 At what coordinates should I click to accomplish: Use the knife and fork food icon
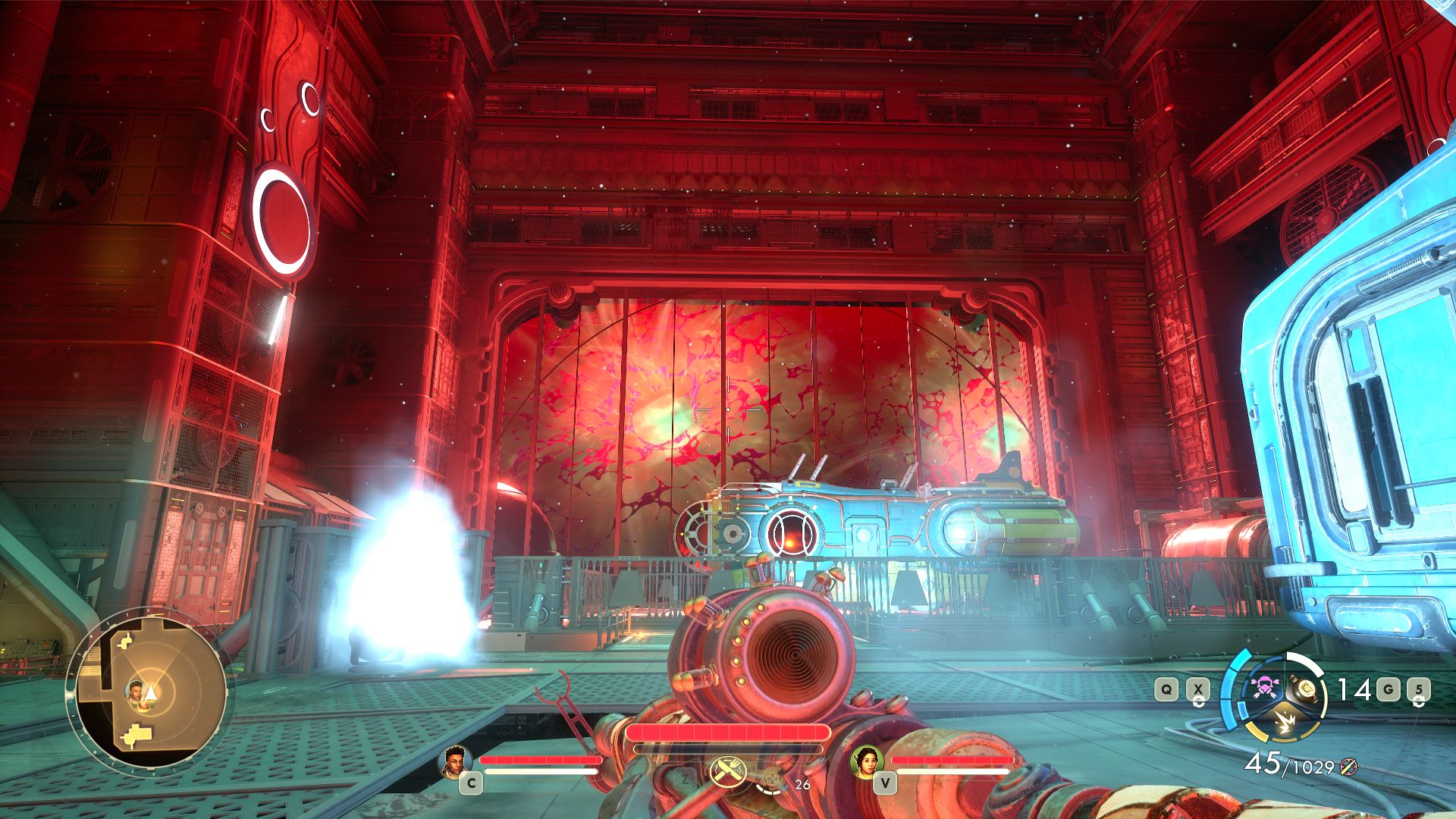[x=728, y=772]
